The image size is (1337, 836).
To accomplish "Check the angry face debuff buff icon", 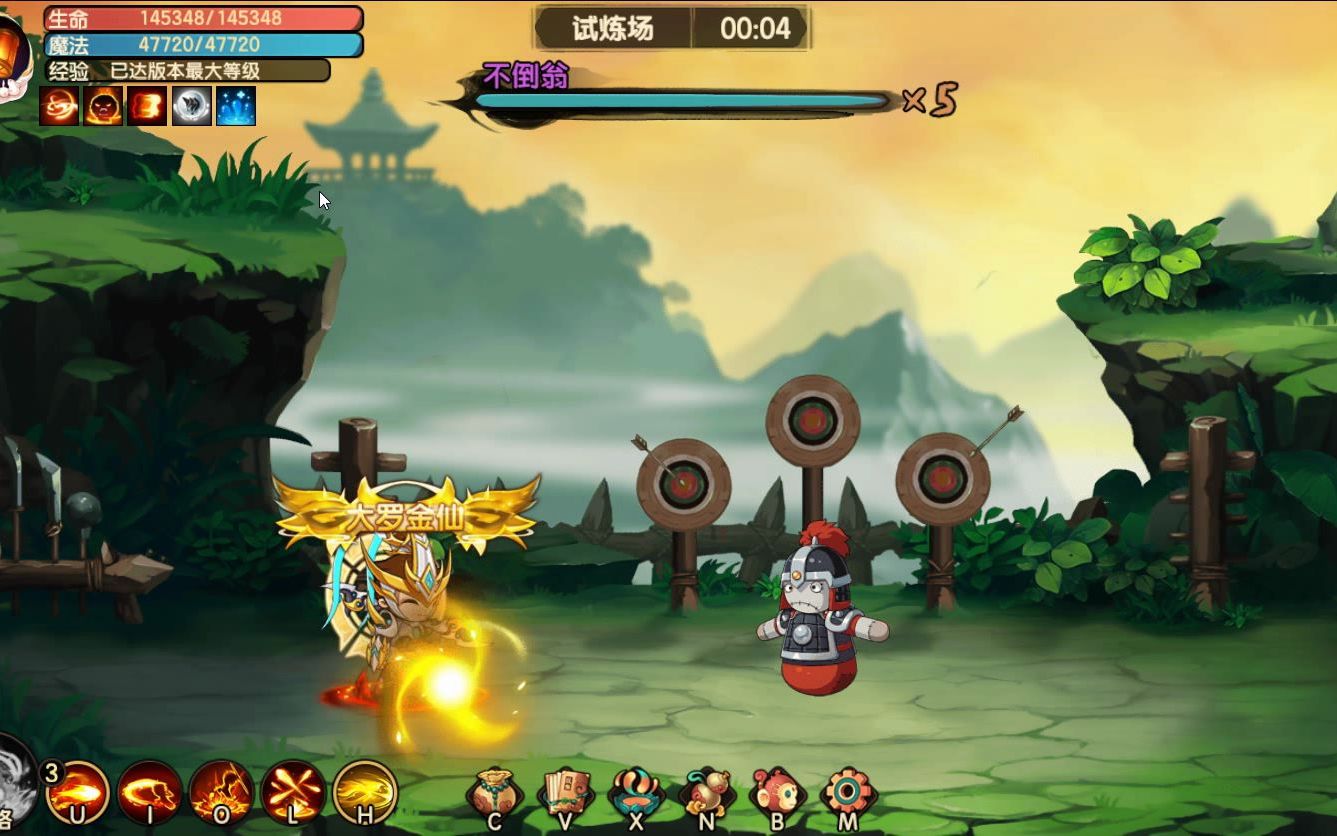I will [102, 105].
